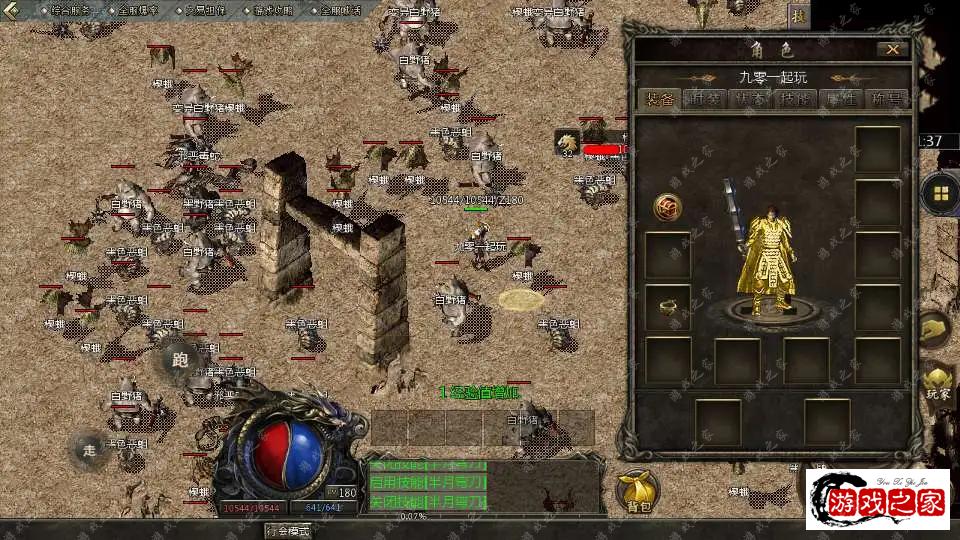Screen dimensions: 960x540
Task: Switch to the 技能 skills tab
Action: coord(796,99)
